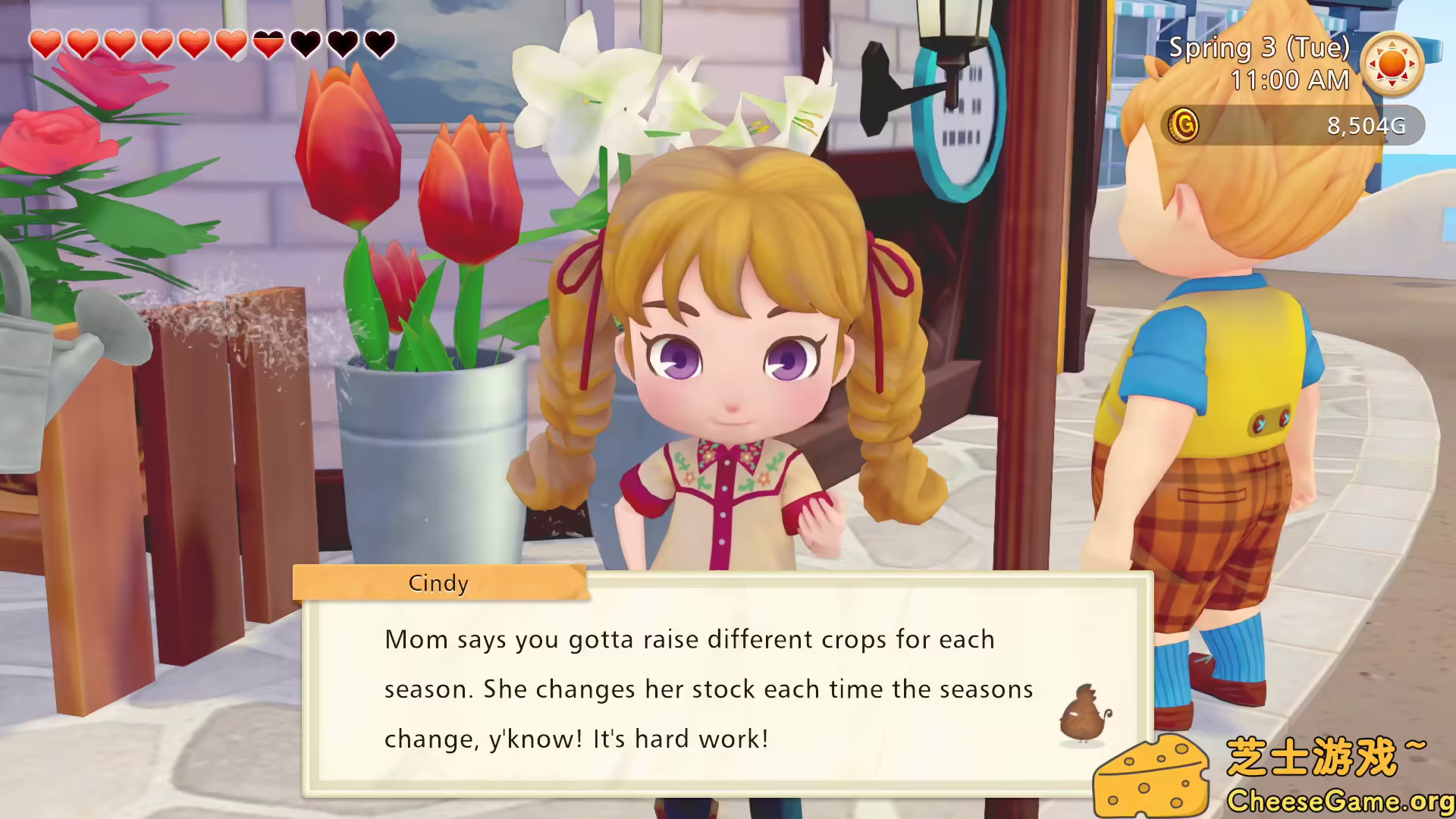Select the Cindy nameplate tab

pyautogui.click(x=438, y=583)
